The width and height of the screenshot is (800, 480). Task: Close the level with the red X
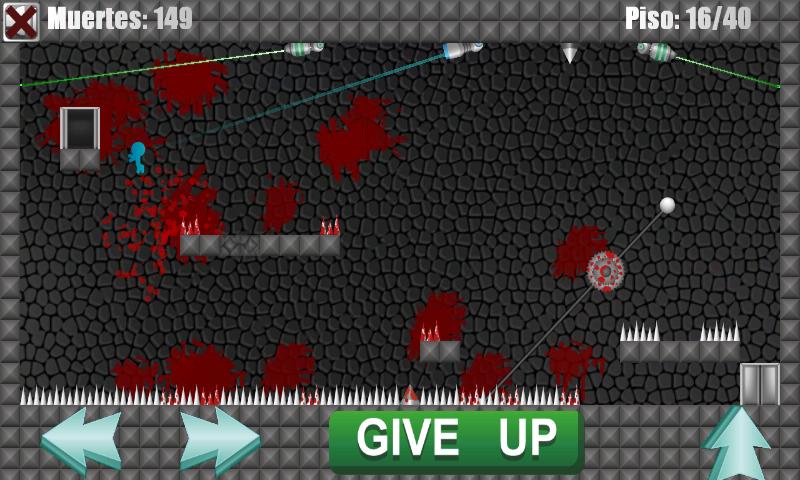[20, 21]
